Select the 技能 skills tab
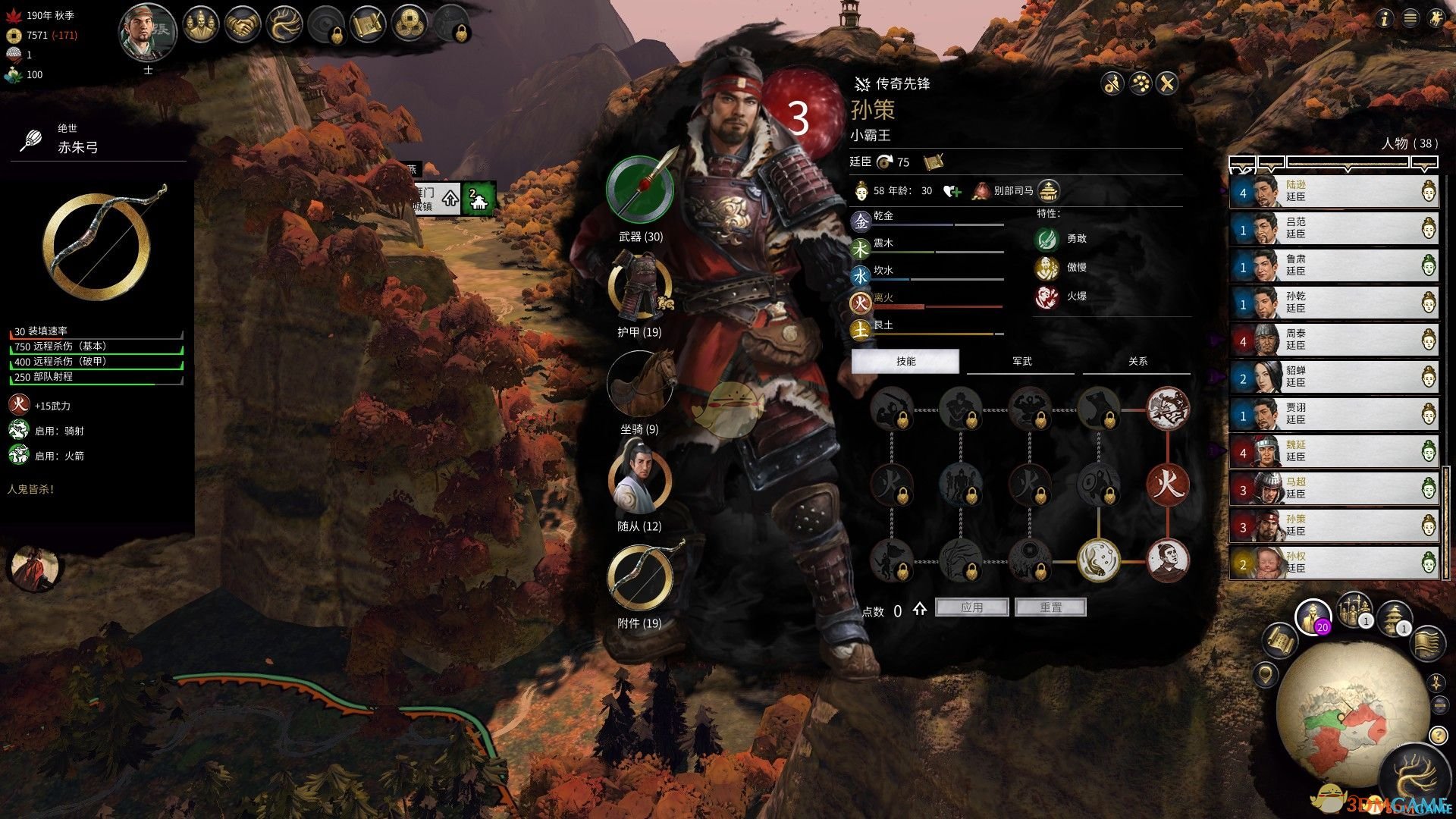Image resolution: width=1456 pixels, height=819 pixels. (905, 362)
